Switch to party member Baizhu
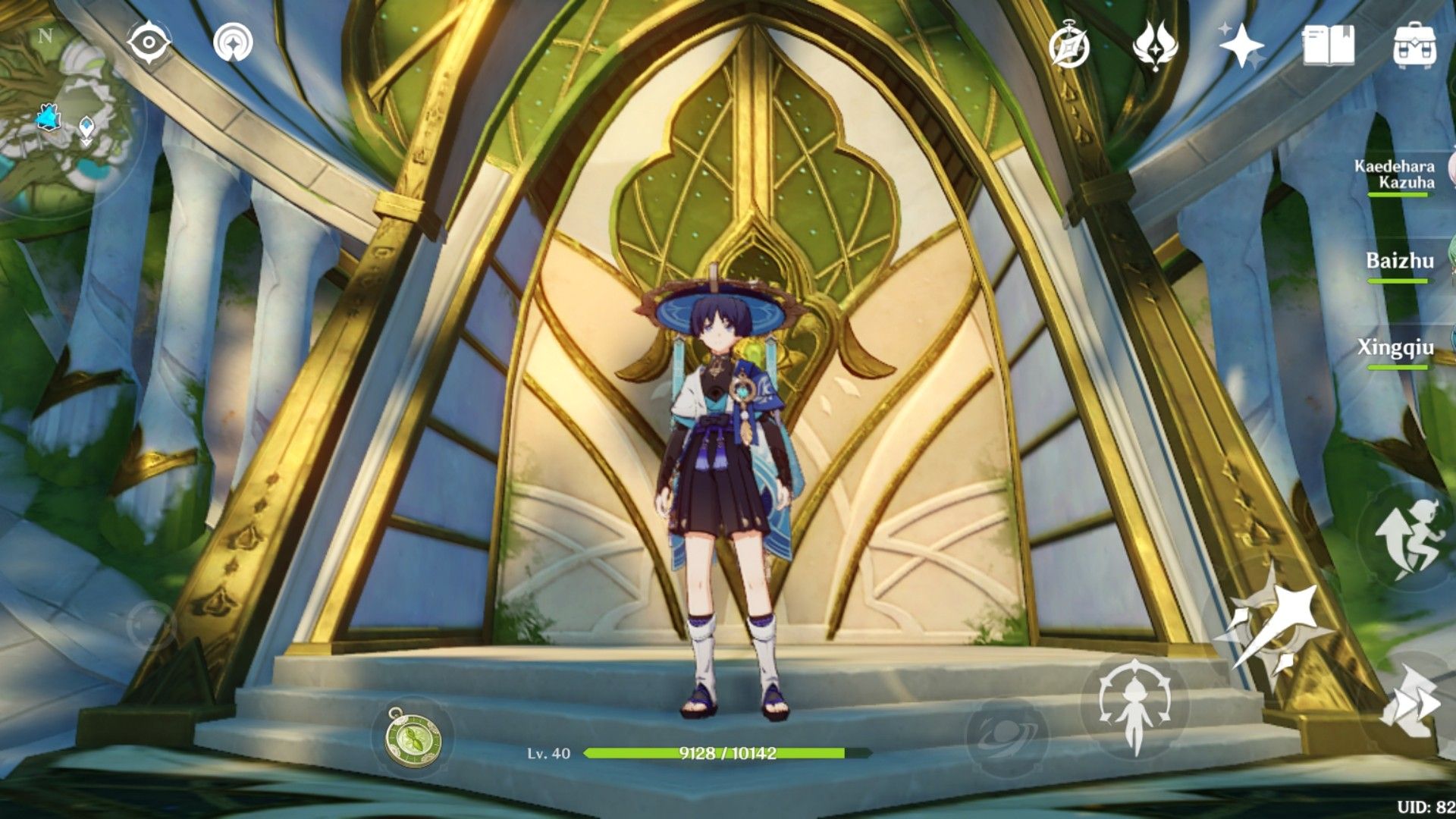Image resolution: width=1456 pixels, height=819 pixels. (1400, 262)
